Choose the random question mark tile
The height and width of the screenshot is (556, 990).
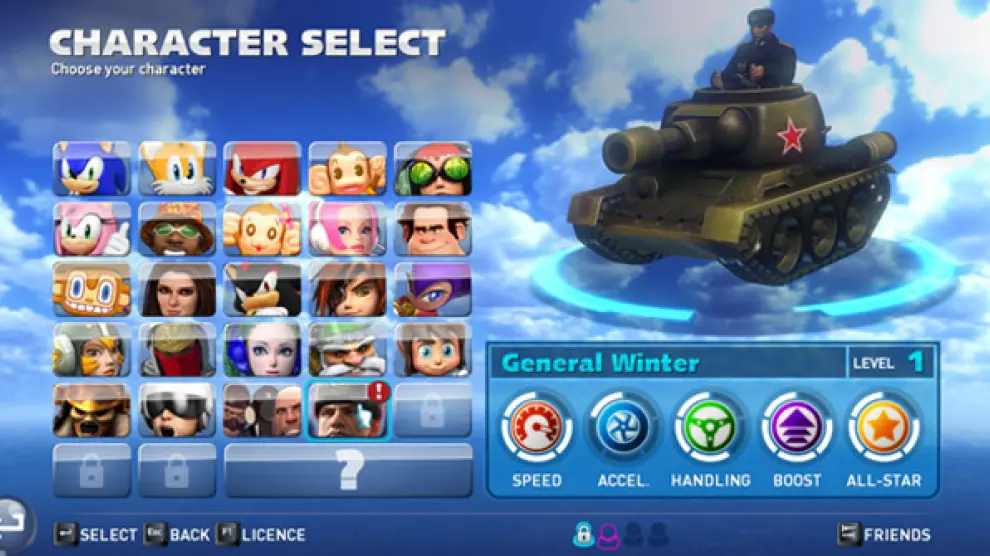(348, 470)
